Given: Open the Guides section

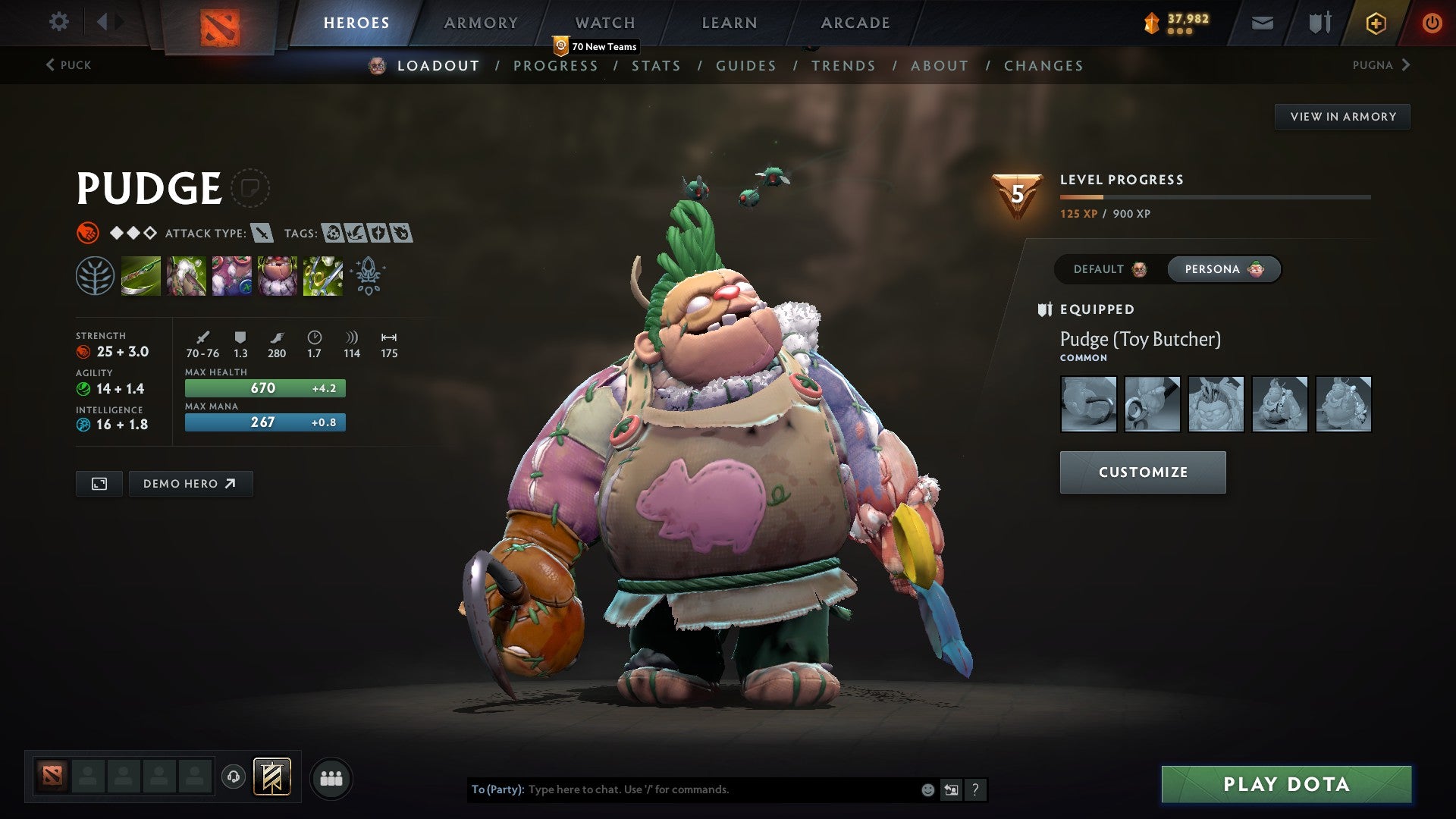Looking at the screenshot, I should (745, 66).
